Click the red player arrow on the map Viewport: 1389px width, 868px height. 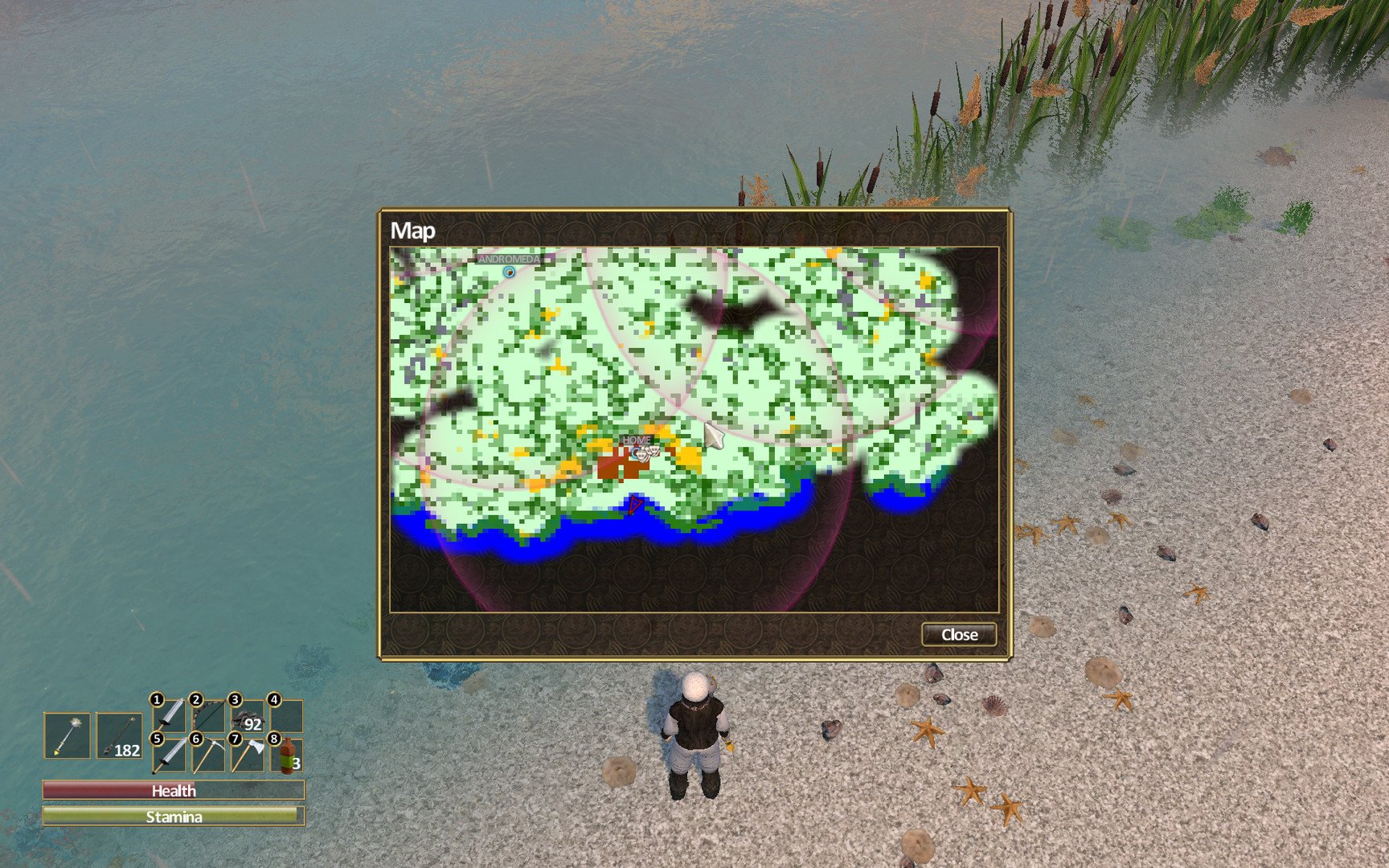coord(634,505)
